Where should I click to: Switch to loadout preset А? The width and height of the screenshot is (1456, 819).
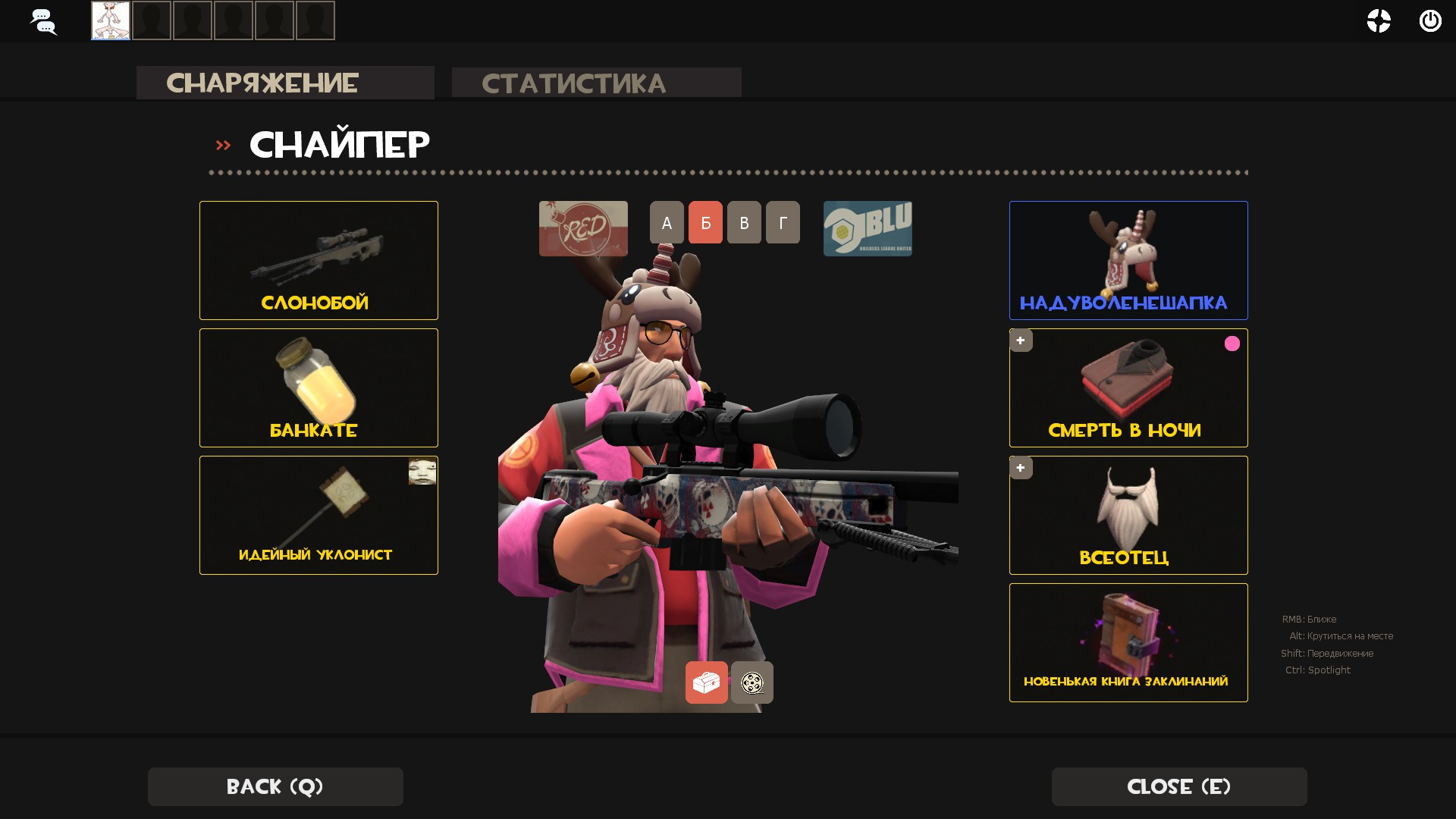[667, 222]
